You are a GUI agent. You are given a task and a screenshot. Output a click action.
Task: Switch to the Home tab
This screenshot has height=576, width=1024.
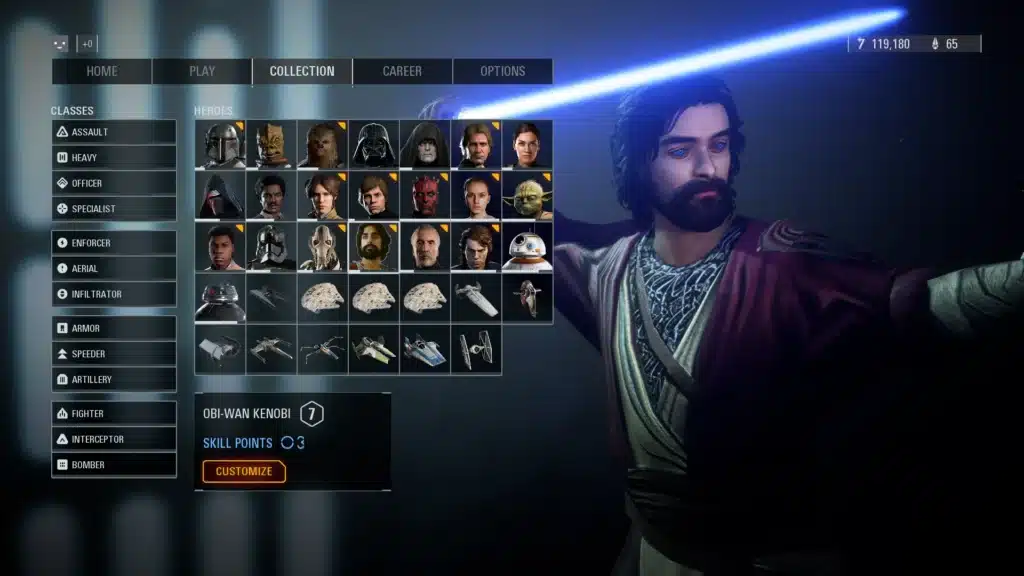pyautogui.click(x=102, y=71)
